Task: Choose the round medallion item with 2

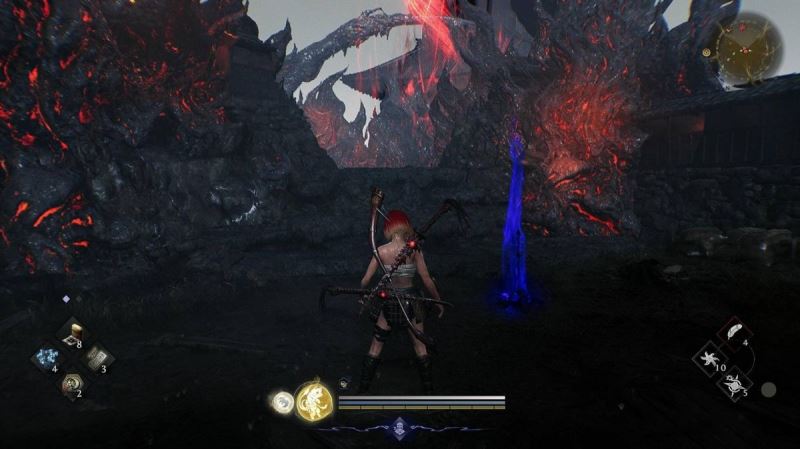Action: pos(71,383)
